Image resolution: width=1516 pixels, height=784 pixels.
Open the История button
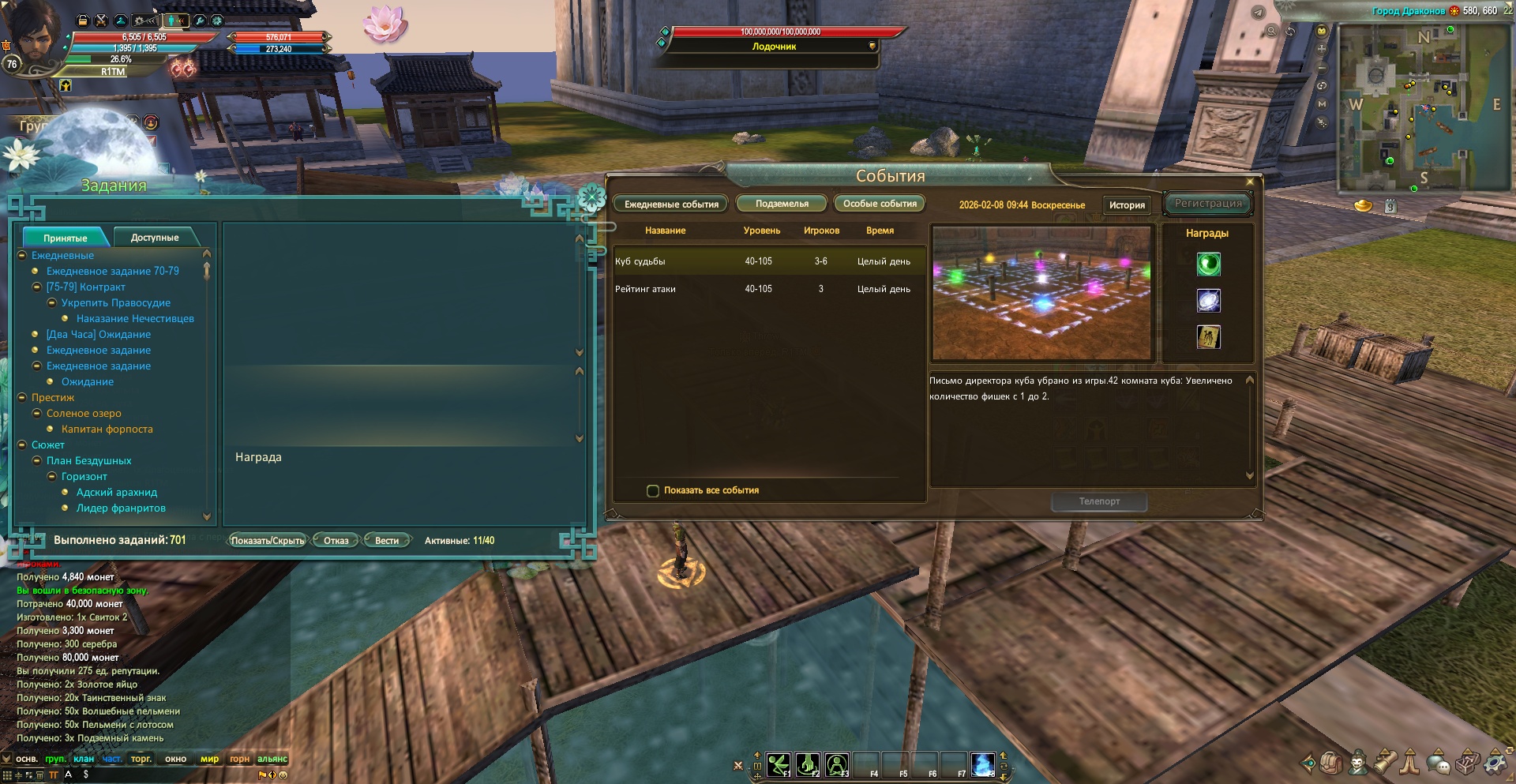pos(1127,205)
